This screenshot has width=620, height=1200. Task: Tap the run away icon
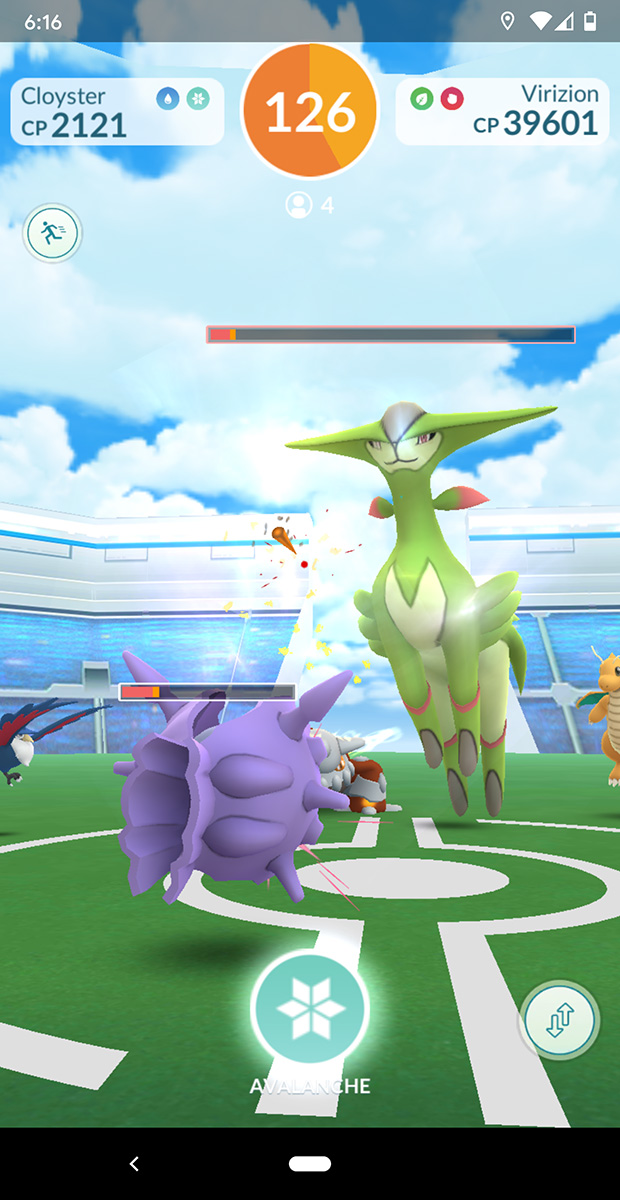(x=52, y=234)
